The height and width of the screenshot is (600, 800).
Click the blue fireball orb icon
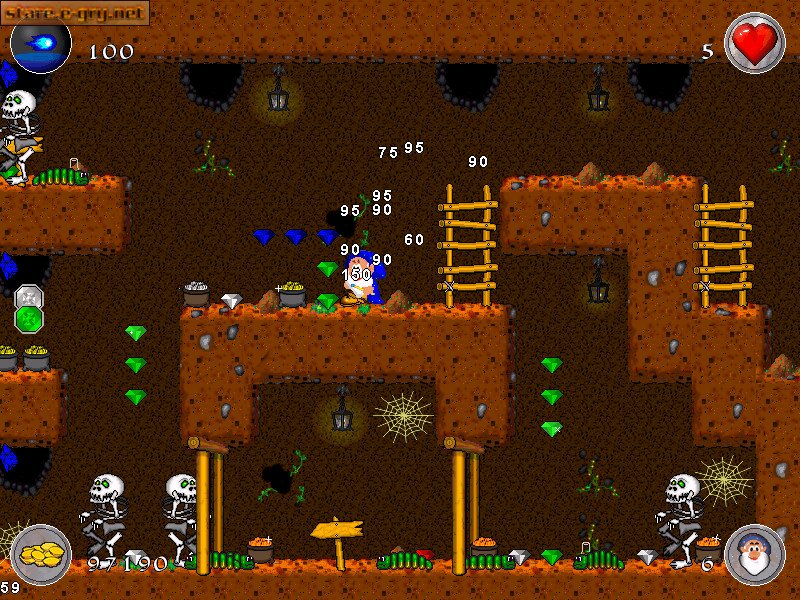41,42
